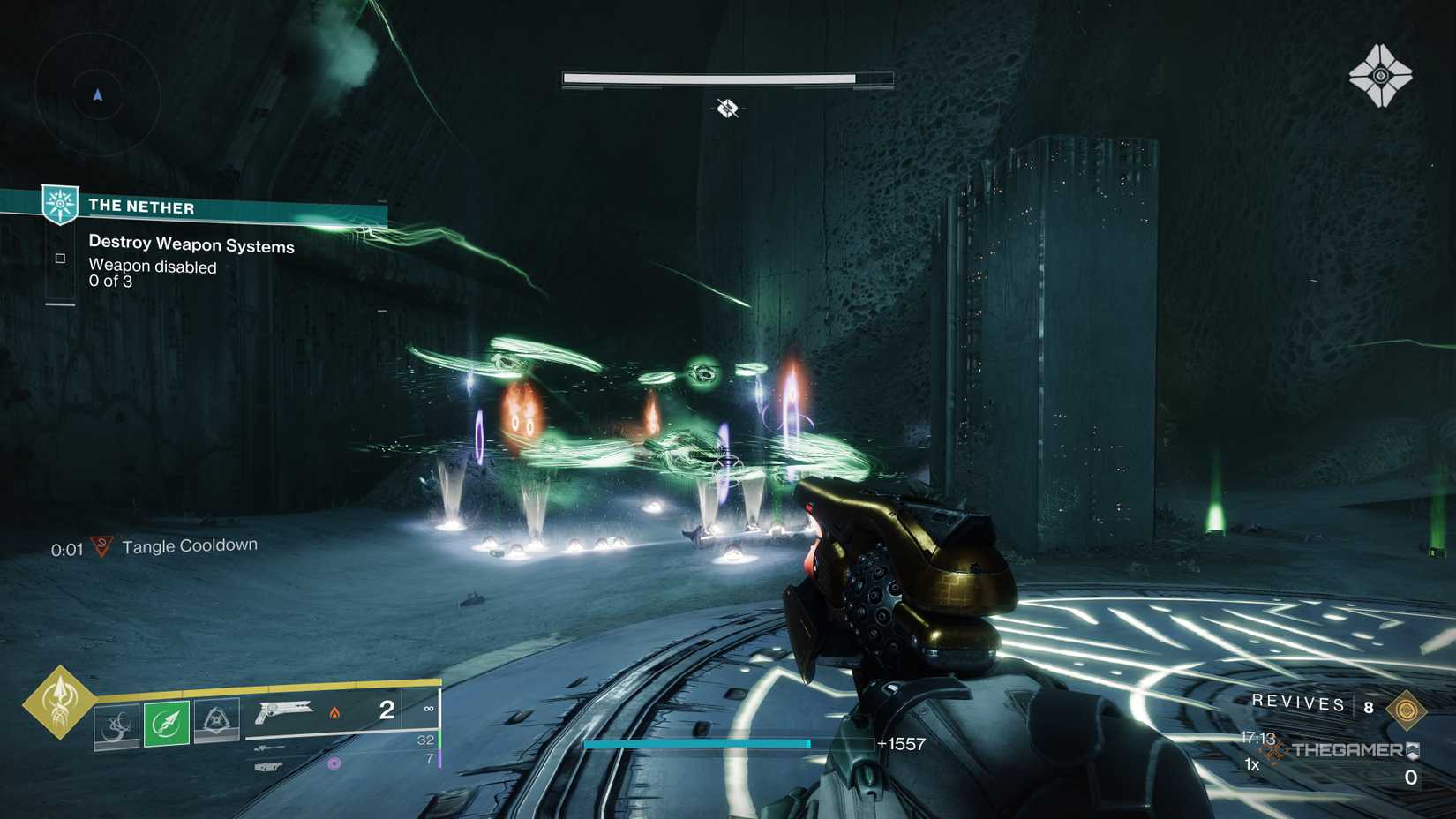Click the Tangle Cooldown triangle icon

tap(100, 546)
